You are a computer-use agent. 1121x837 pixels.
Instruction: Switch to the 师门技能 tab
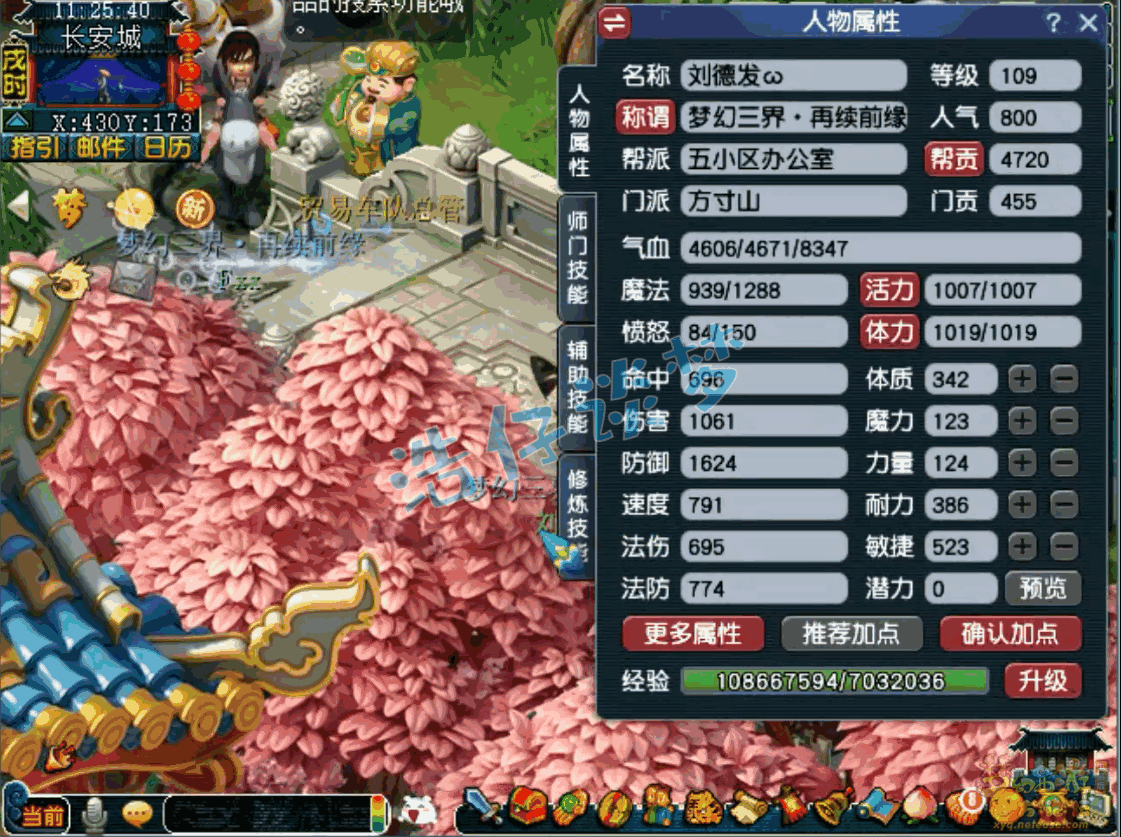(x=578, y=257)
